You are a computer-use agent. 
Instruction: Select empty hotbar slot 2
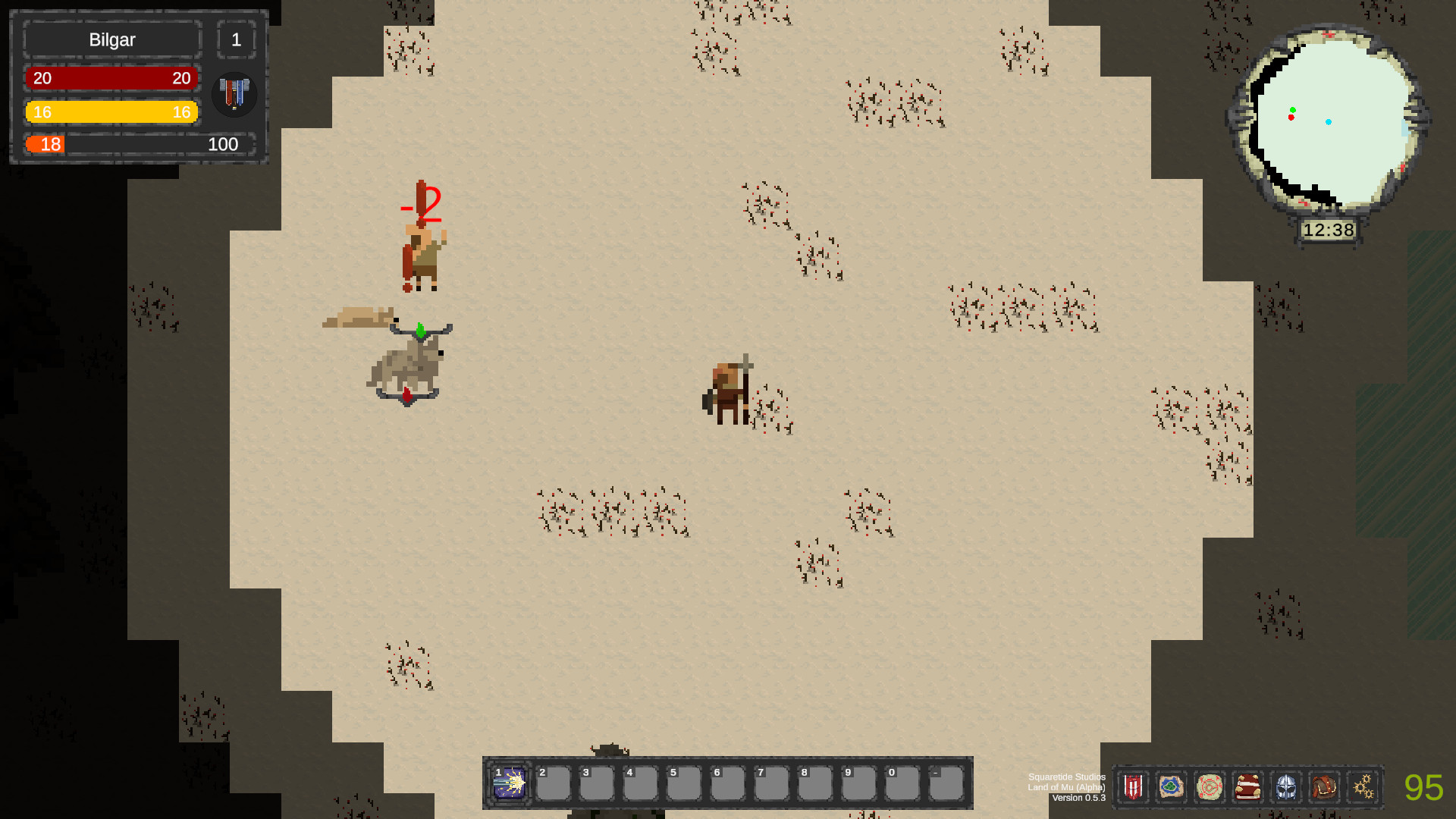point(554,785)
